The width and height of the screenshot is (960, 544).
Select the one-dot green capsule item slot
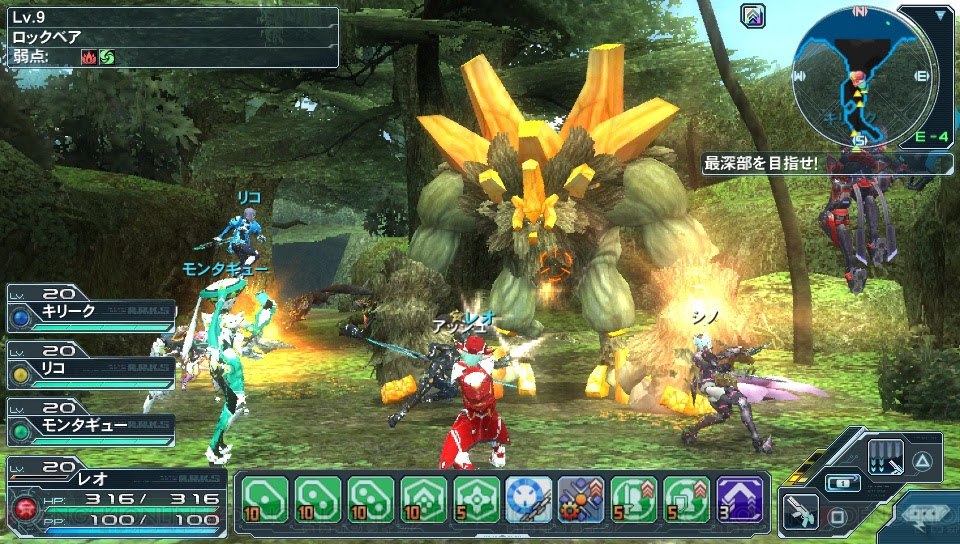[x=265, y=498]
